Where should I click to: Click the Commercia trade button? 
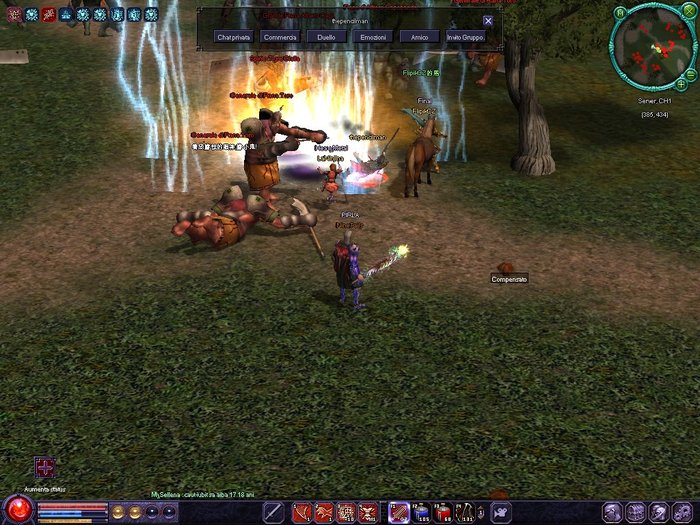pyautogui.click(x=280, y=37)
